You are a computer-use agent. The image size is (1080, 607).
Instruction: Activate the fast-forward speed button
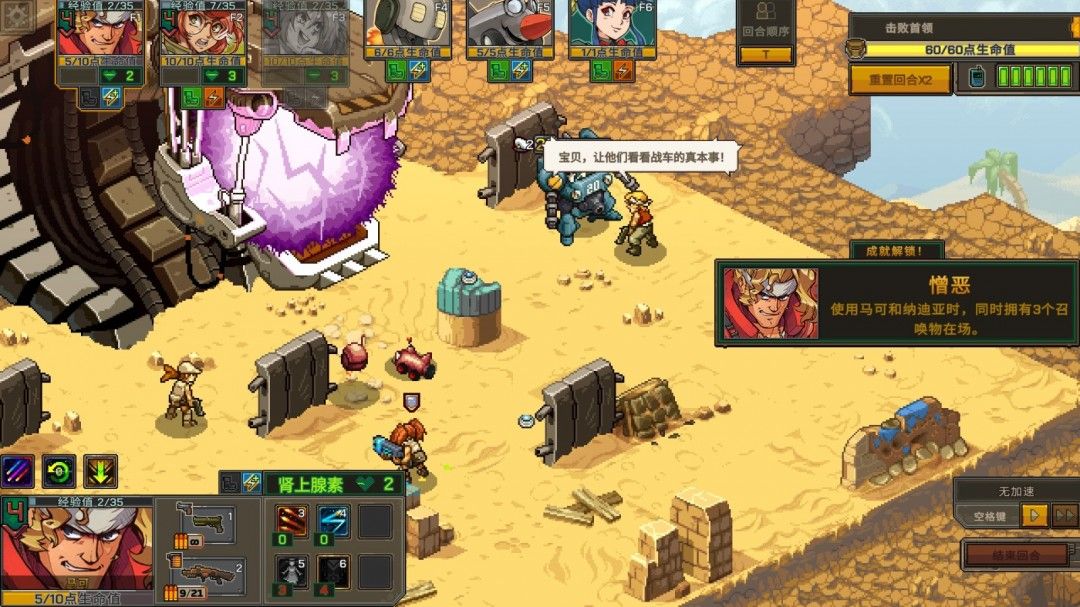click(1064, 515)
